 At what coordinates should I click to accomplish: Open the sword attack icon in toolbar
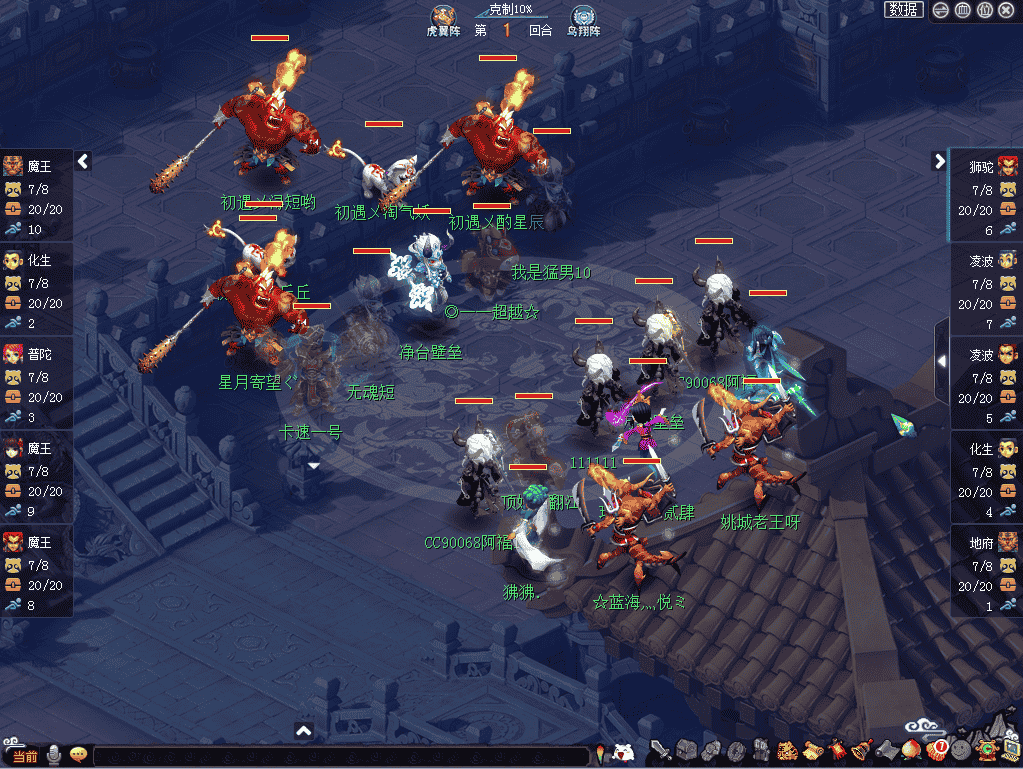pyautogui.click(x=661, y=750)
